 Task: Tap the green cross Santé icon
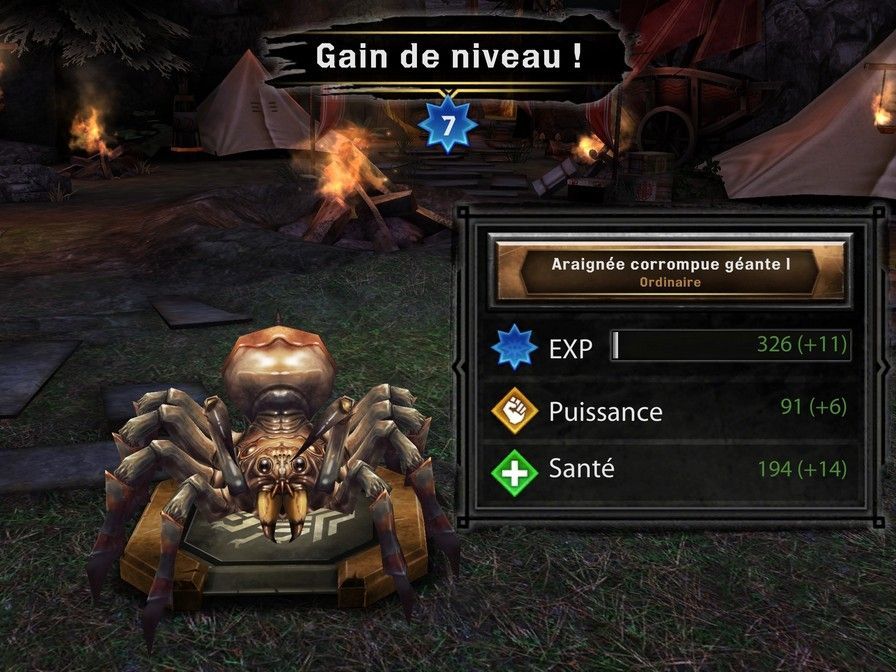tap(515, 469)
